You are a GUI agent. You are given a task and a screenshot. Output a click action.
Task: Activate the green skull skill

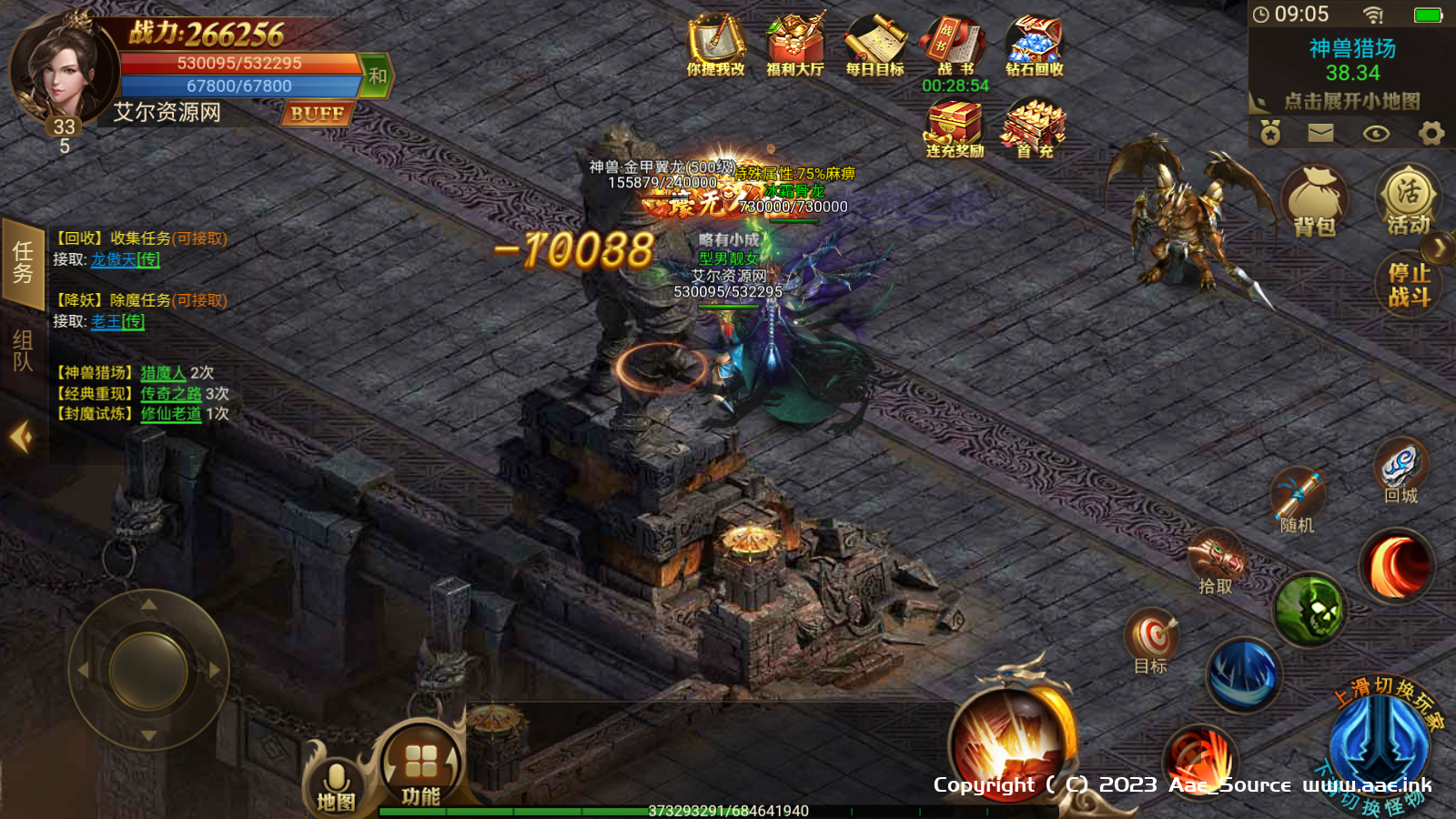pyautogui.click(x=1309, y=610)
